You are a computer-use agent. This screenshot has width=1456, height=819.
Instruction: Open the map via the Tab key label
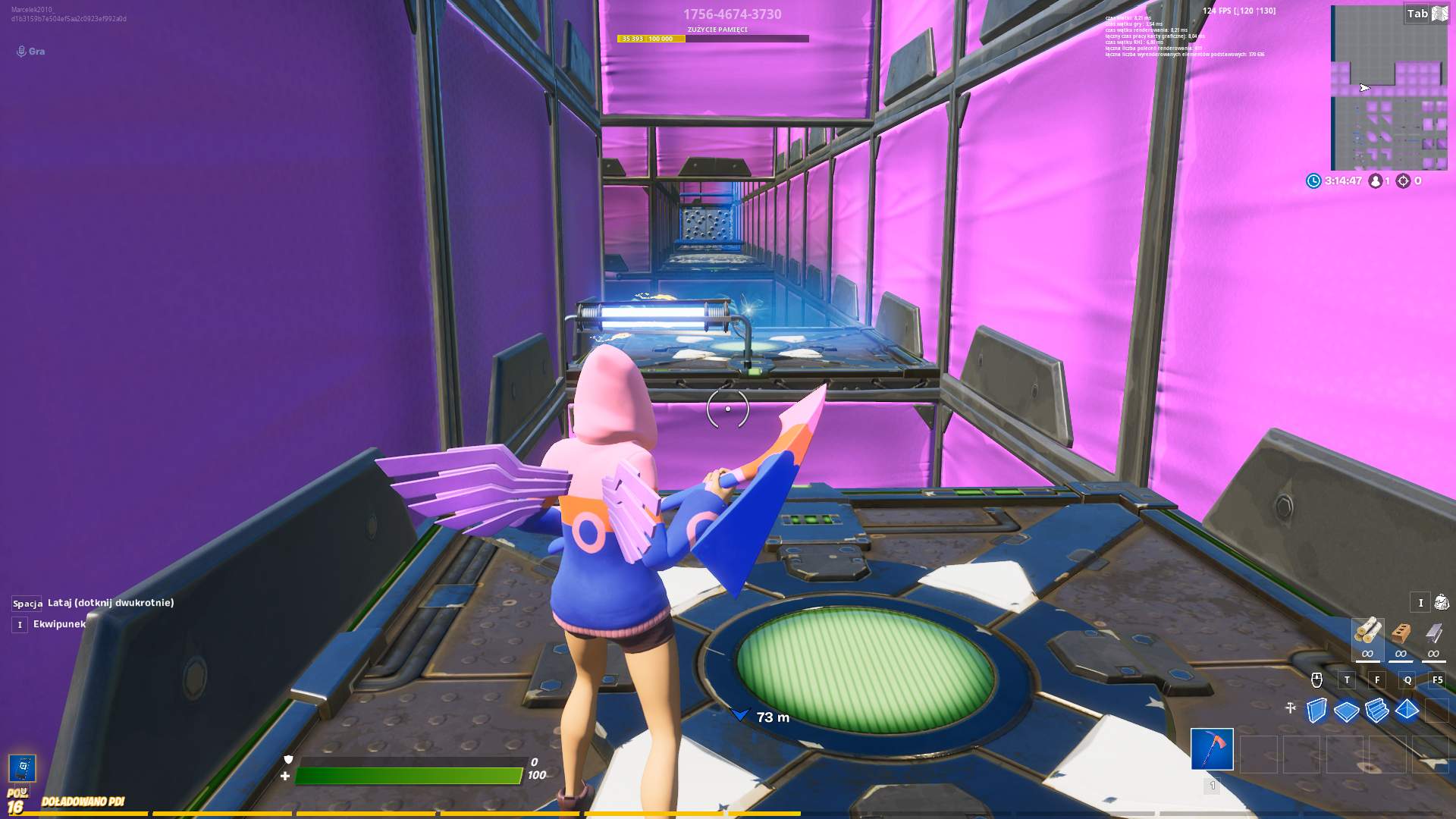tap(1416, 14)
